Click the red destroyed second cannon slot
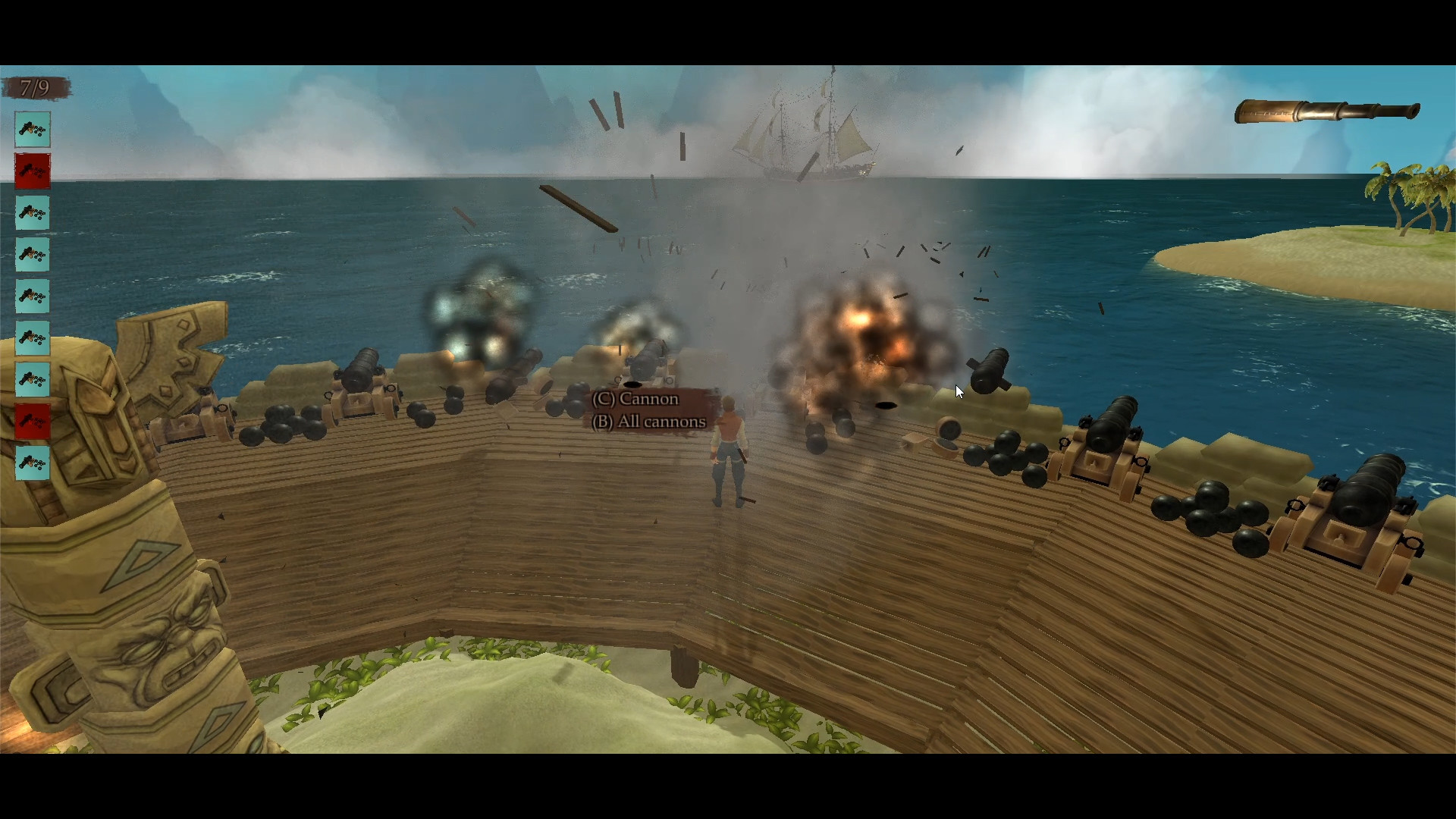 coord(32,171)
